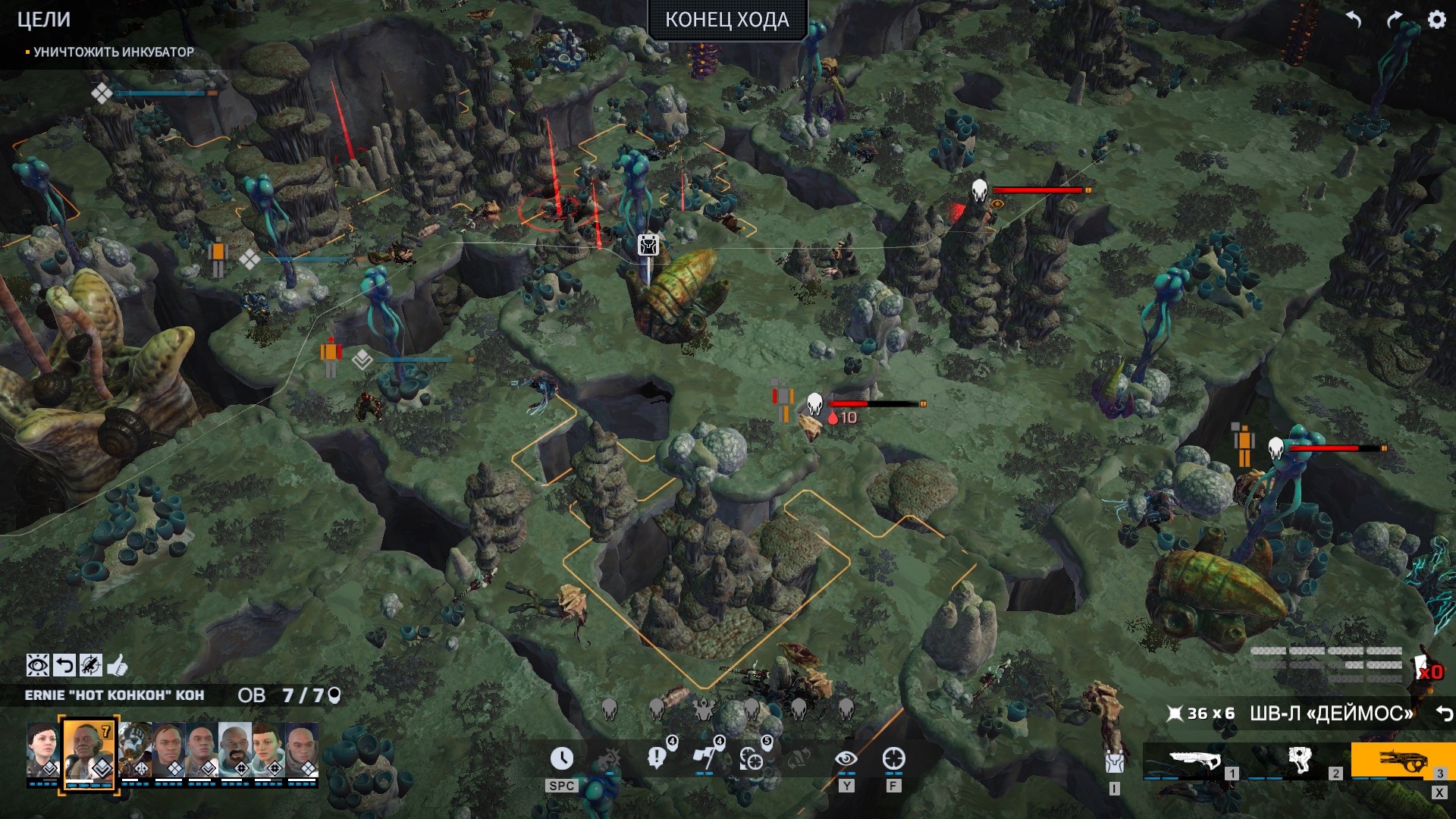Open the settings gear menu
The image size is (1456, 819).
pyautogui.click(x=1436, y=20)
